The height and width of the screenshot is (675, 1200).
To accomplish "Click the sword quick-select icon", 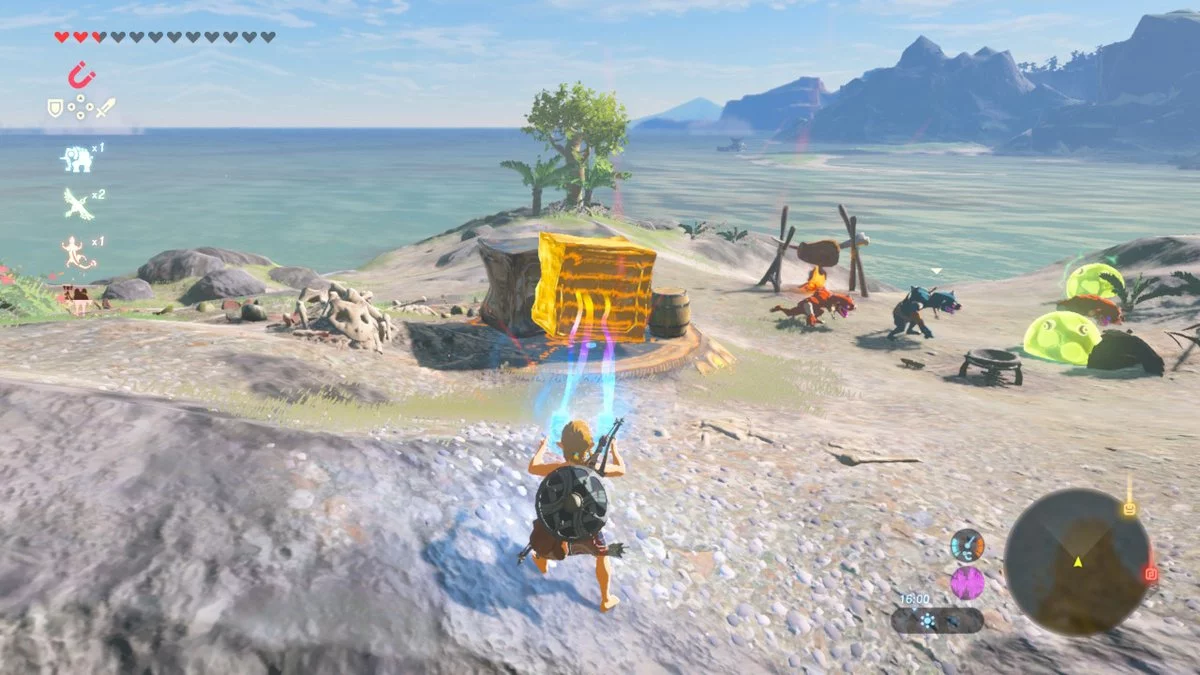I will pyautogui.click(x=105, y=107).
